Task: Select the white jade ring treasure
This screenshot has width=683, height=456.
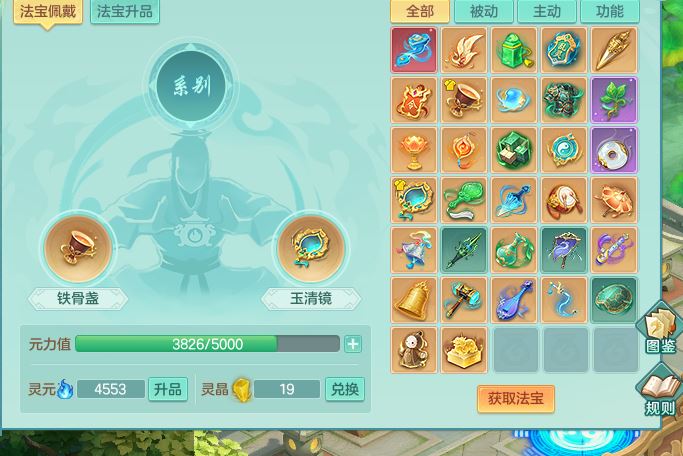Action: coord(614,150)
